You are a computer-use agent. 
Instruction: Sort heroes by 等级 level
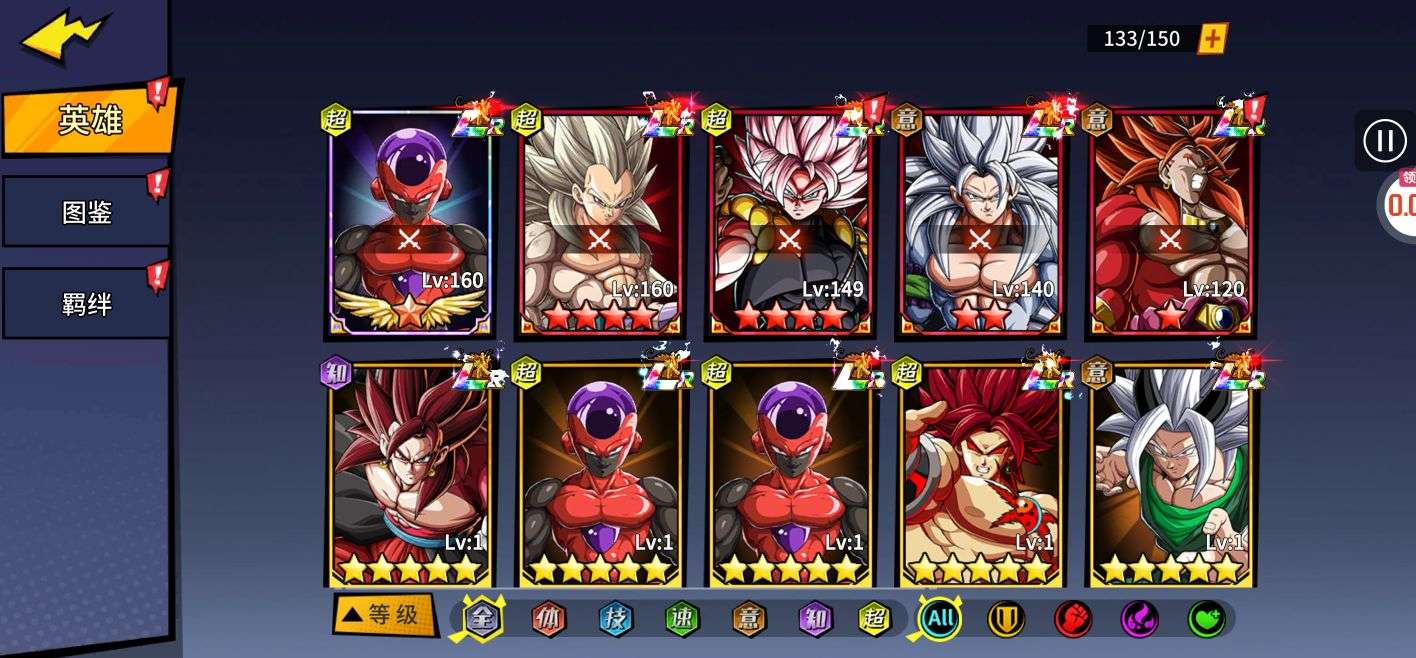coord(385,615)
